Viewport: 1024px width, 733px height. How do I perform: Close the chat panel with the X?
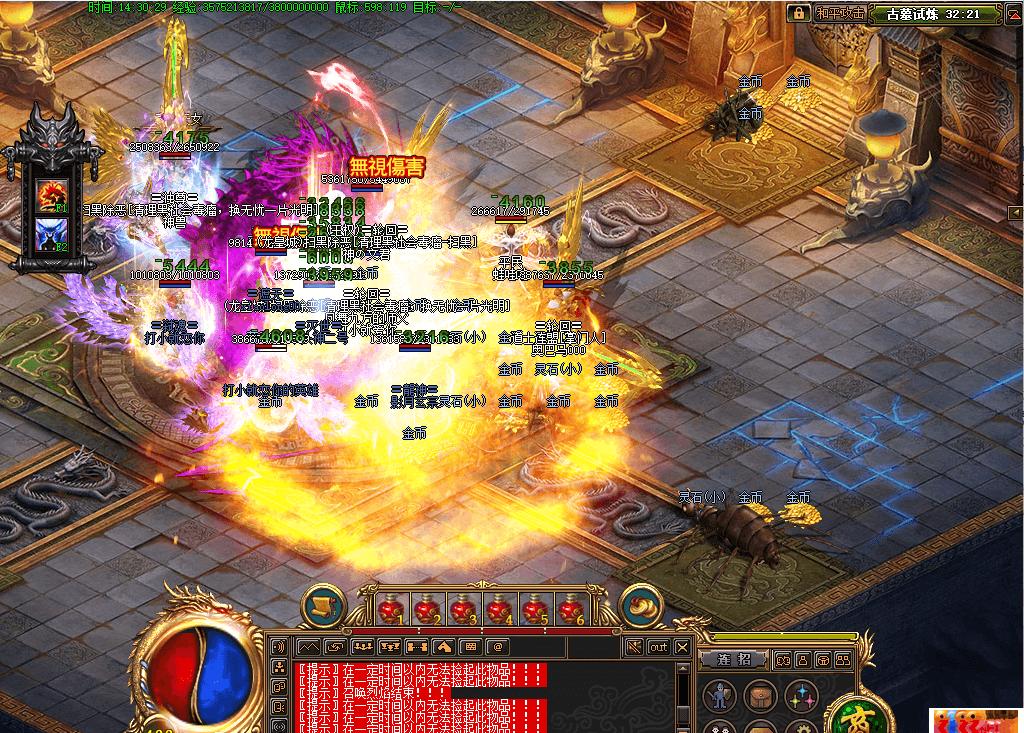[683, 647]
